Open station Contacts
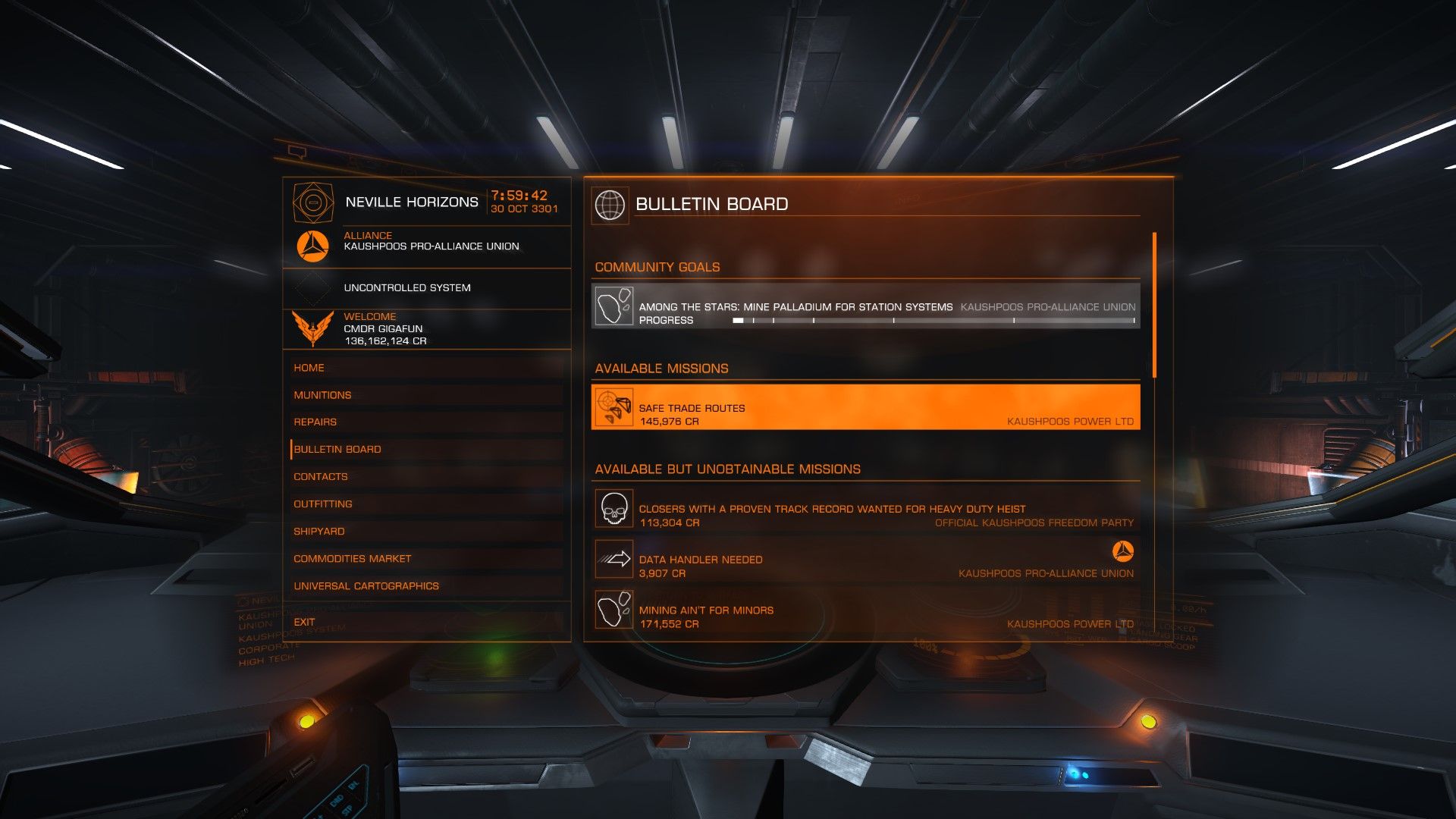 [x=321, y=477]
